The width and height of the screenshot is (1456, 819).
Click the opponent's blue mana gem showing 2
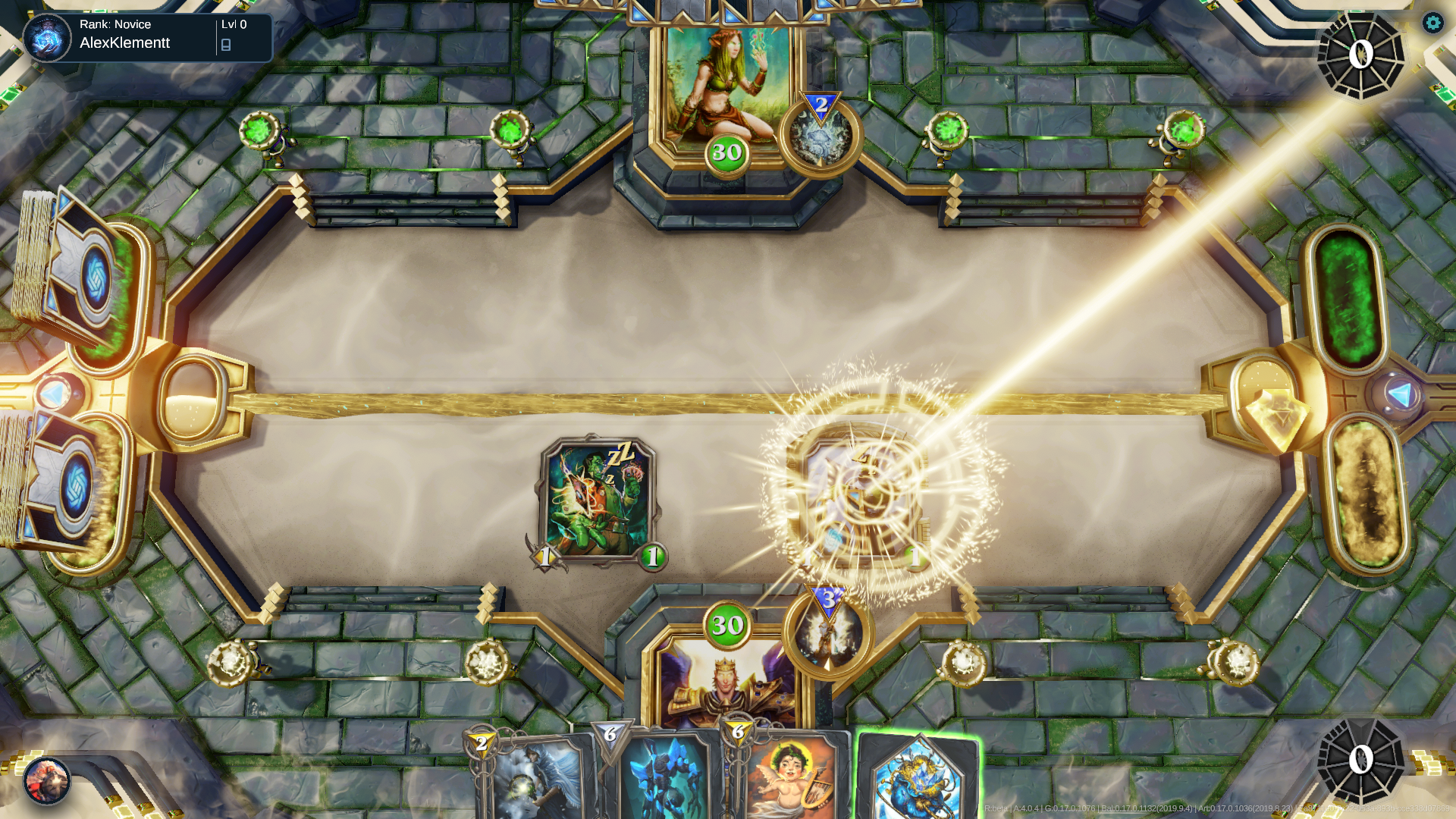pyautogui.click(x=822, y=106)
